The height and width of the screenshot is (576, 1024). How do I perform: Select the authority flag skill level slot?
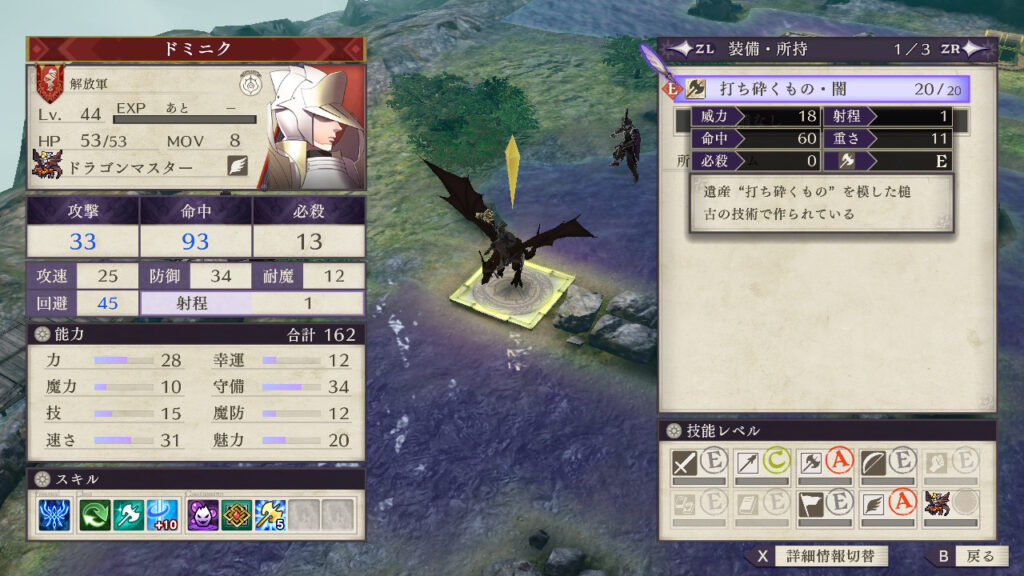(825, 504)
